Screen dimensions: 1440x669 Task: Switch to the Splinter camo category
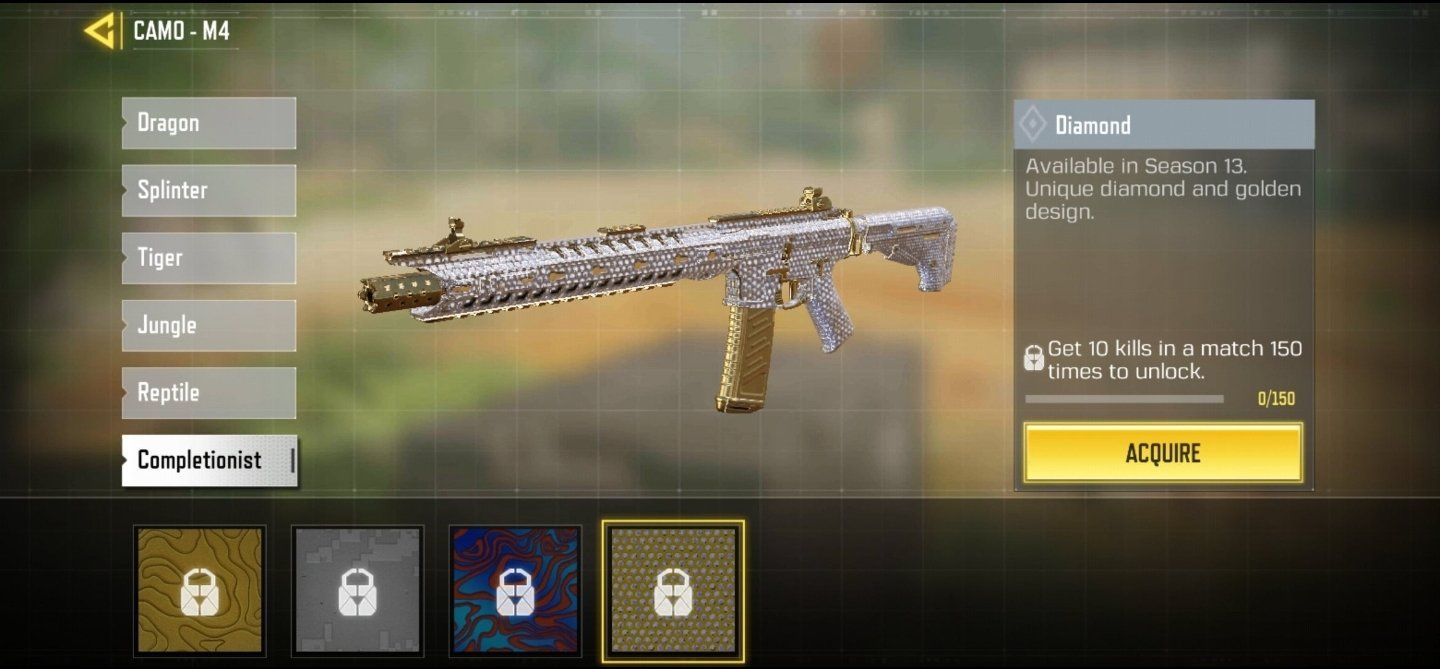coord(209,190)
